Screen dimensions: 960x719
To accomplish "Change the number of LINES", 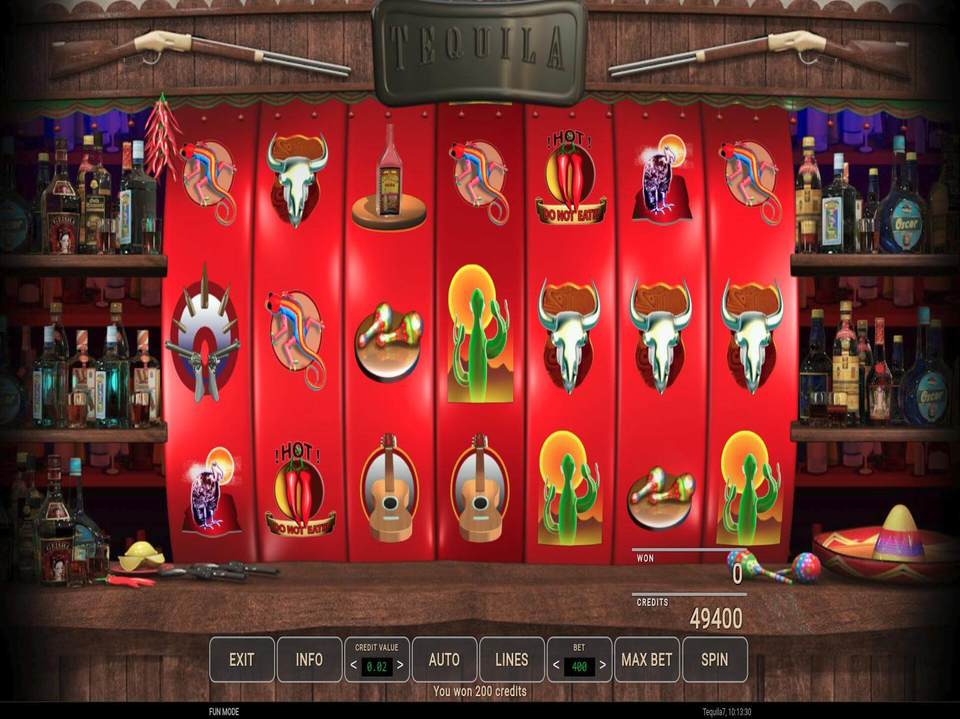I will (x=511, y=660).
